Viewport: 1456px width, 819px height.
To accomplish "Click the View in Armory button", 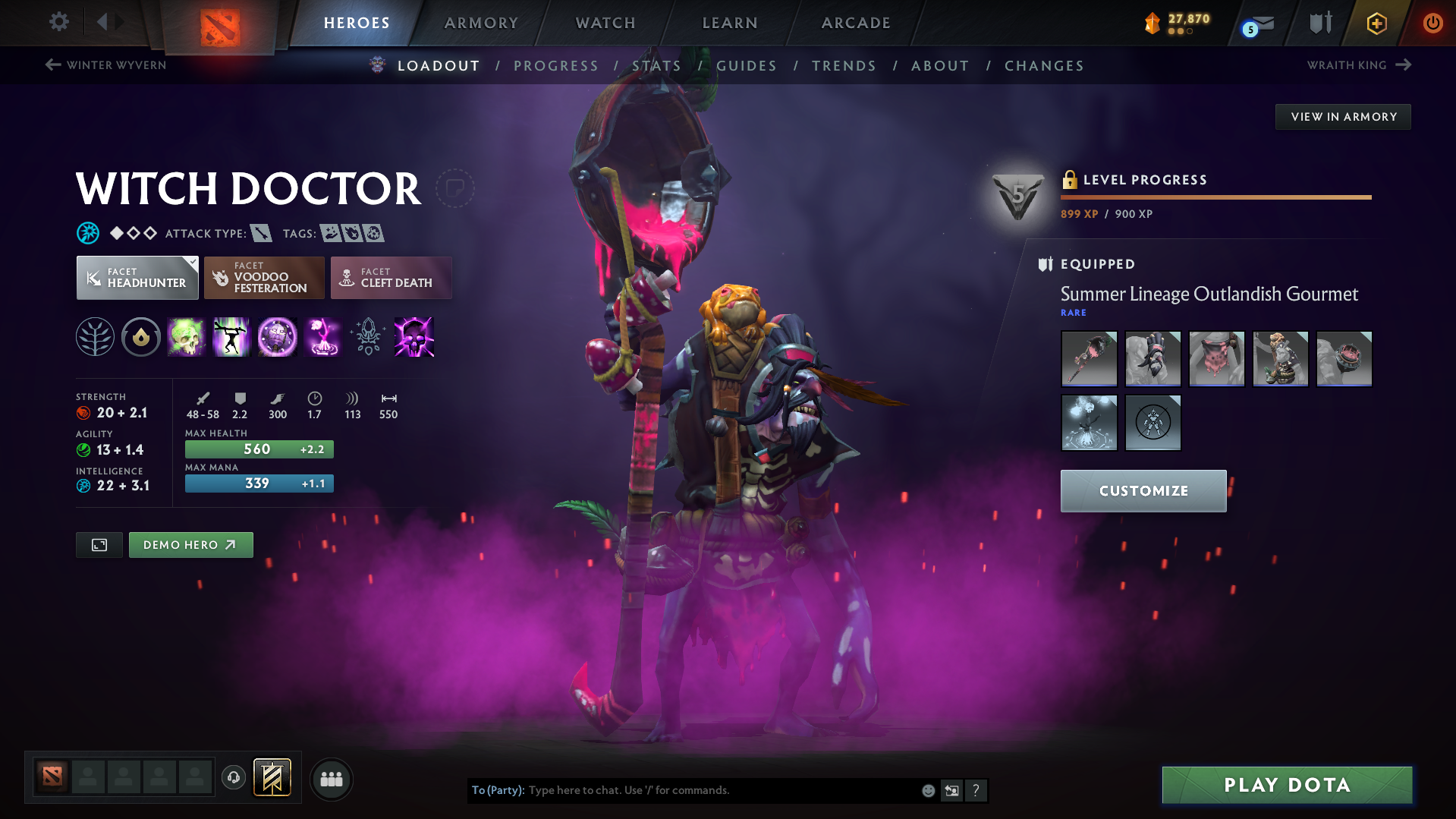I will coord(1343,116).
